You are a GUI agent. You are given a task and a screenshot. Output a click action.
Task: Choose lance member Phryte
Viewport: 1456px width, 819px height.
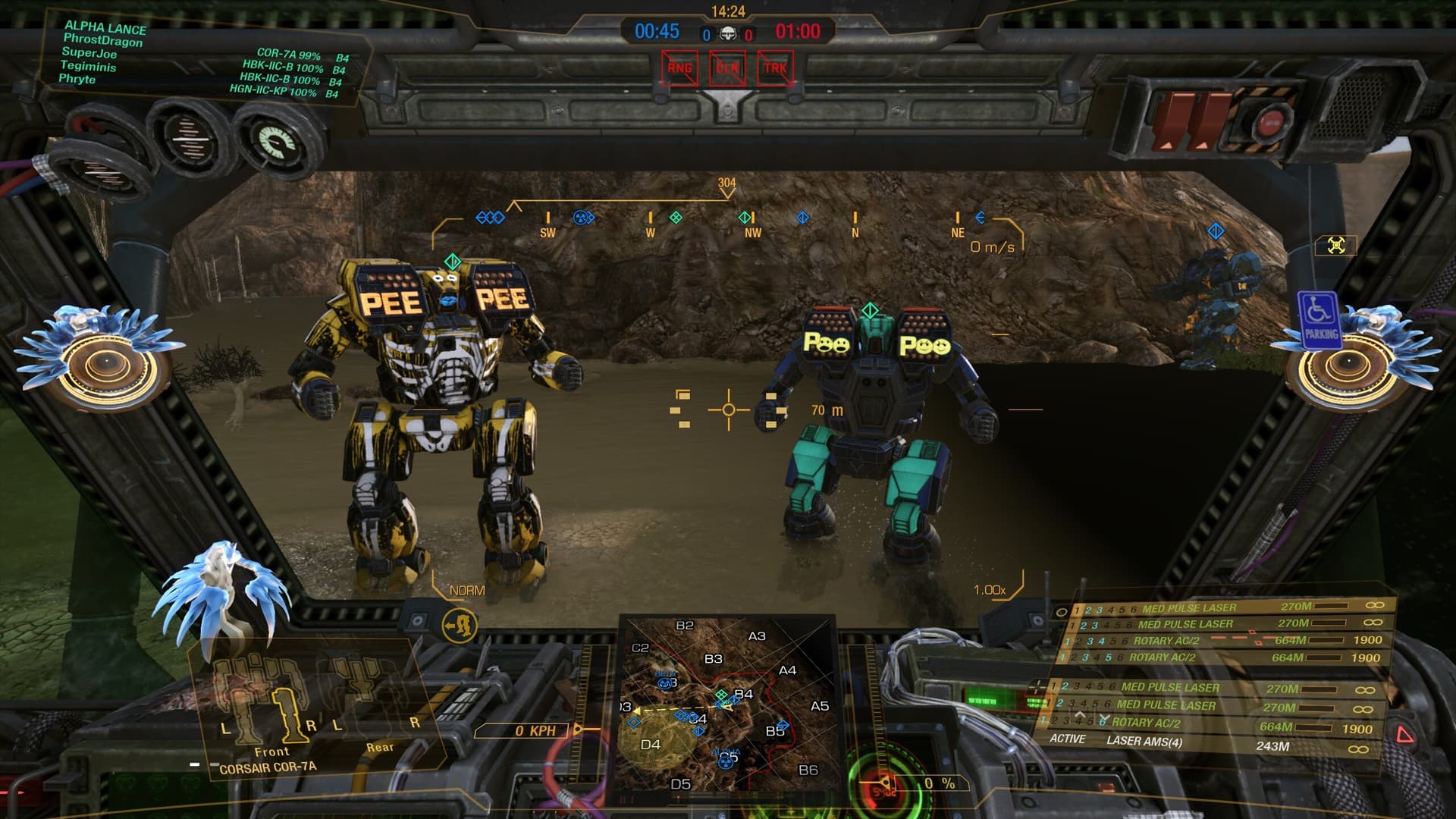[x=77, y=79]
